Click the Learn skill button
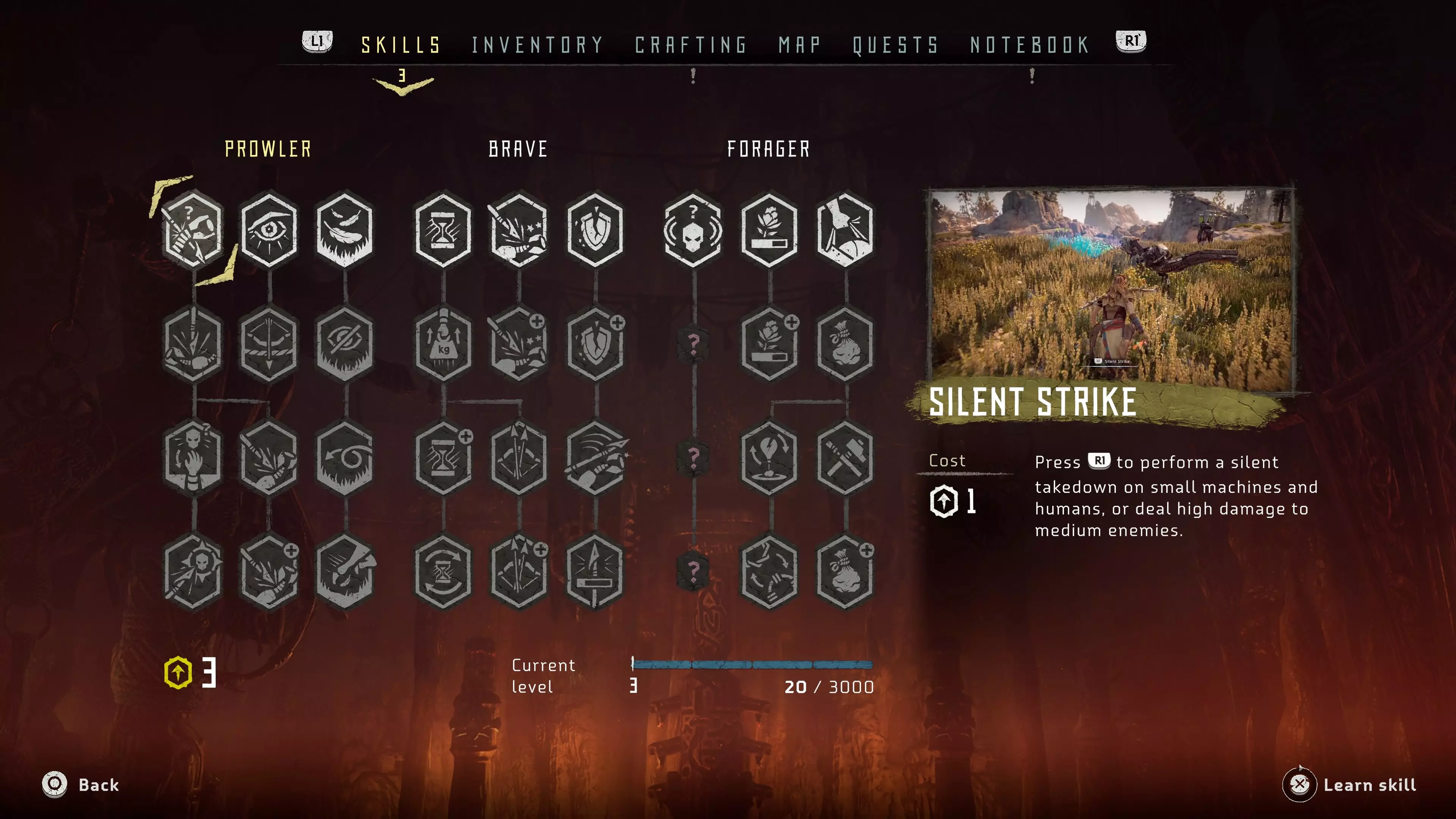1456x819 pixels. coord(1351,784)
